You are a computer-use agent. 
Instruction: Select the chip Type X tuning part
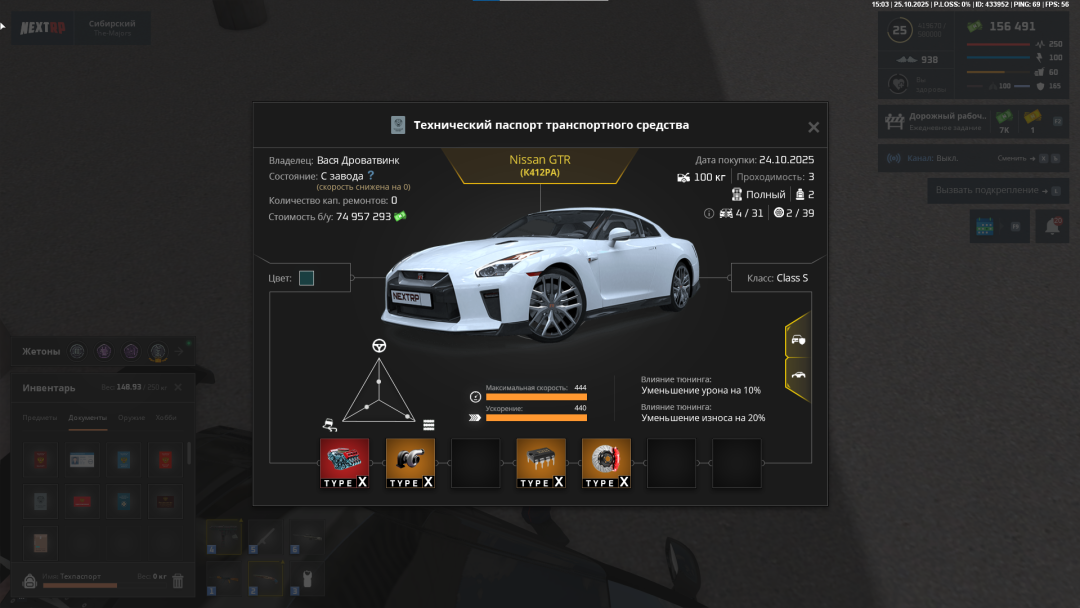coord(541,463)
